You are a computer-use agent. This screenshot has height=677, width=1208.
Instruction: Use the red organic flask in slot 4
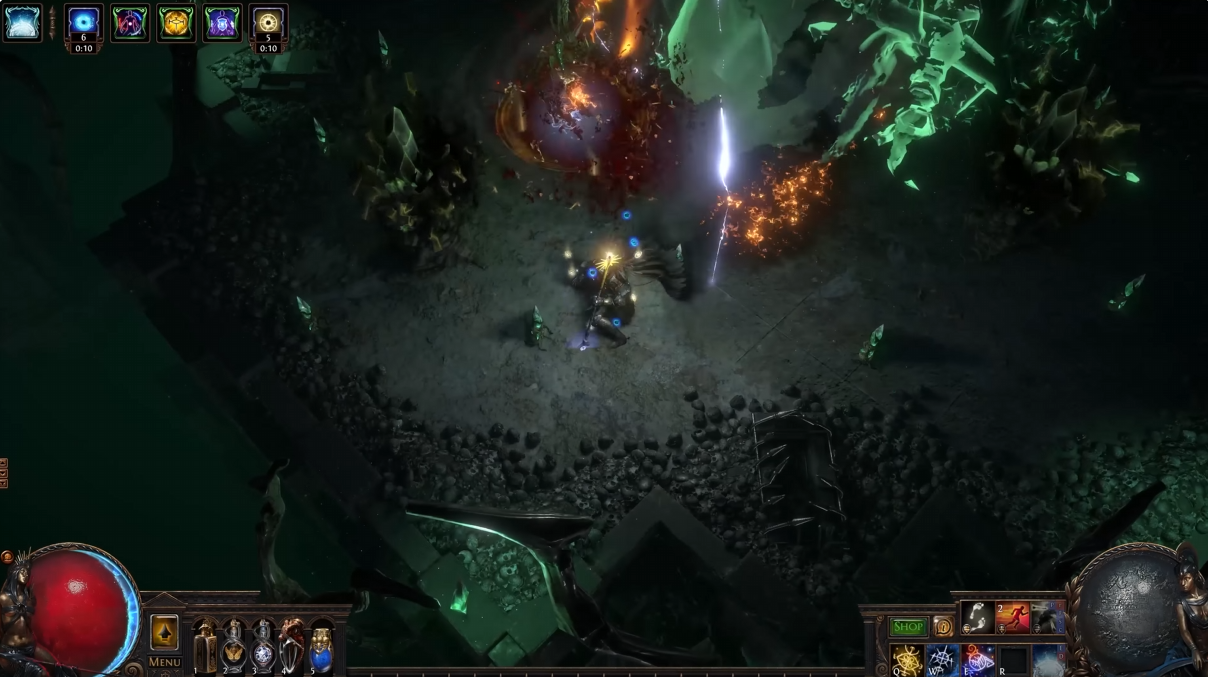pos(292,647)
